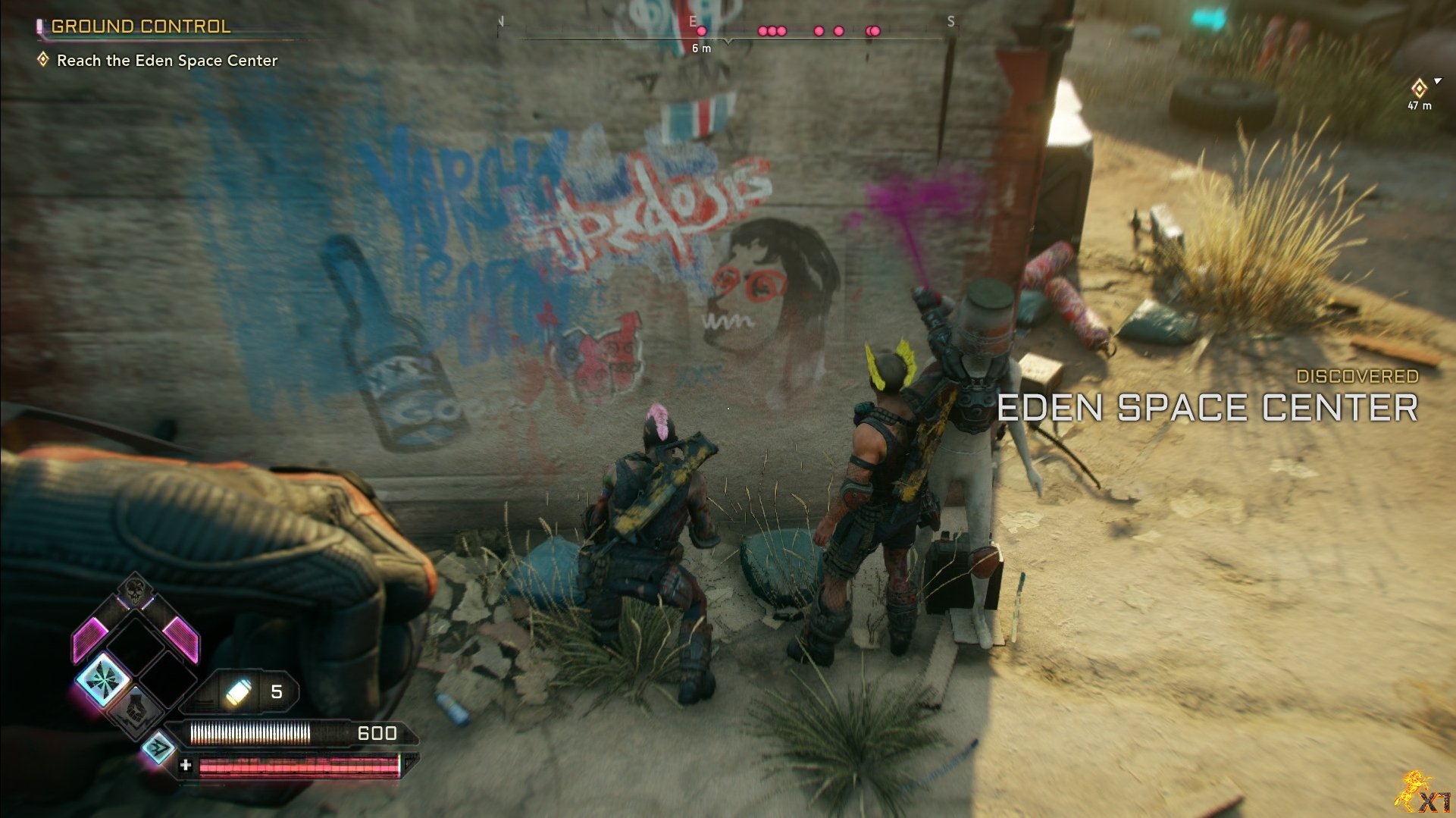Select the skull Overdrive icon

coord(135,590)
